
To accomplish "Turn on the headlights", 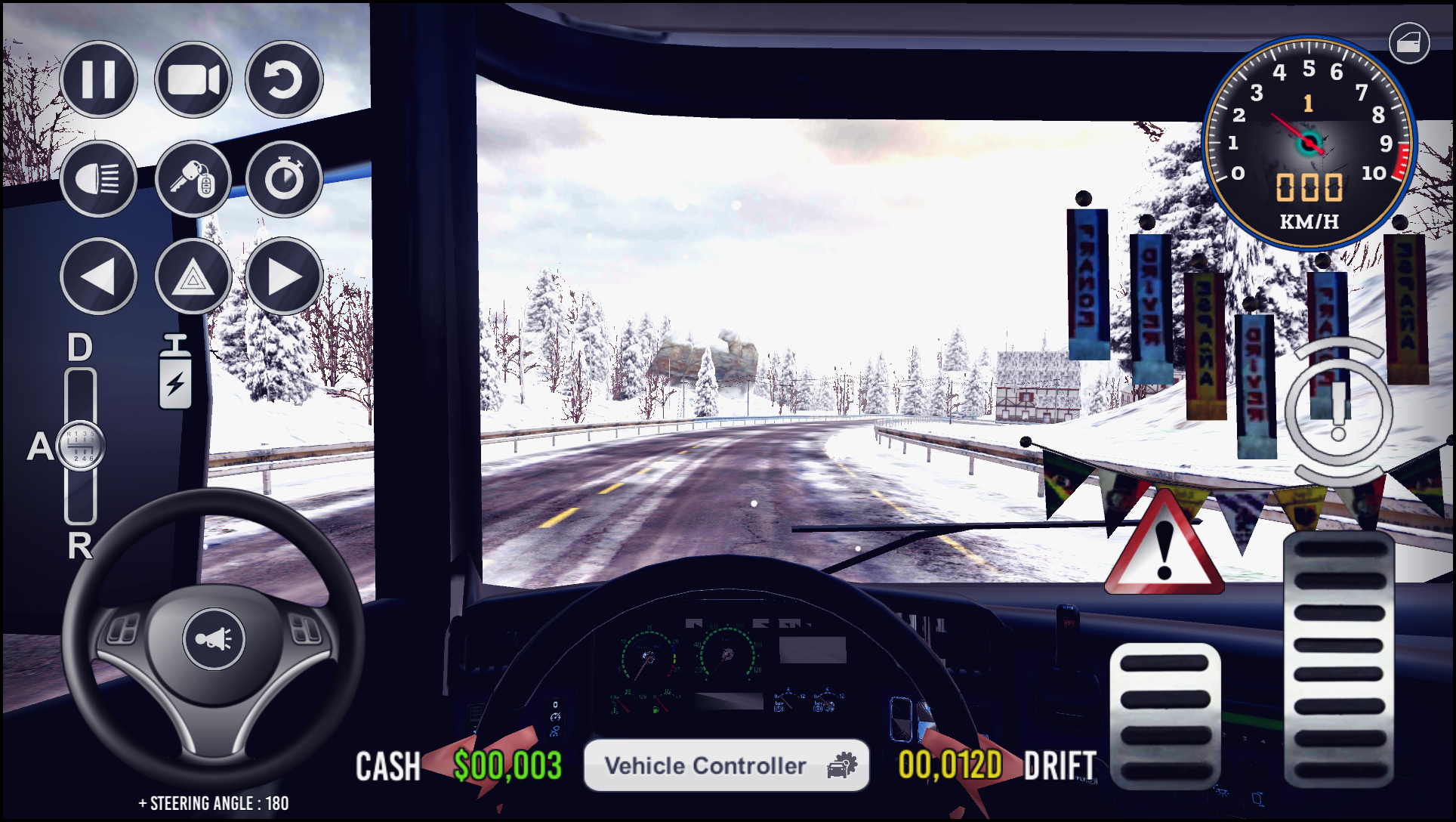I will coord(99,179).
